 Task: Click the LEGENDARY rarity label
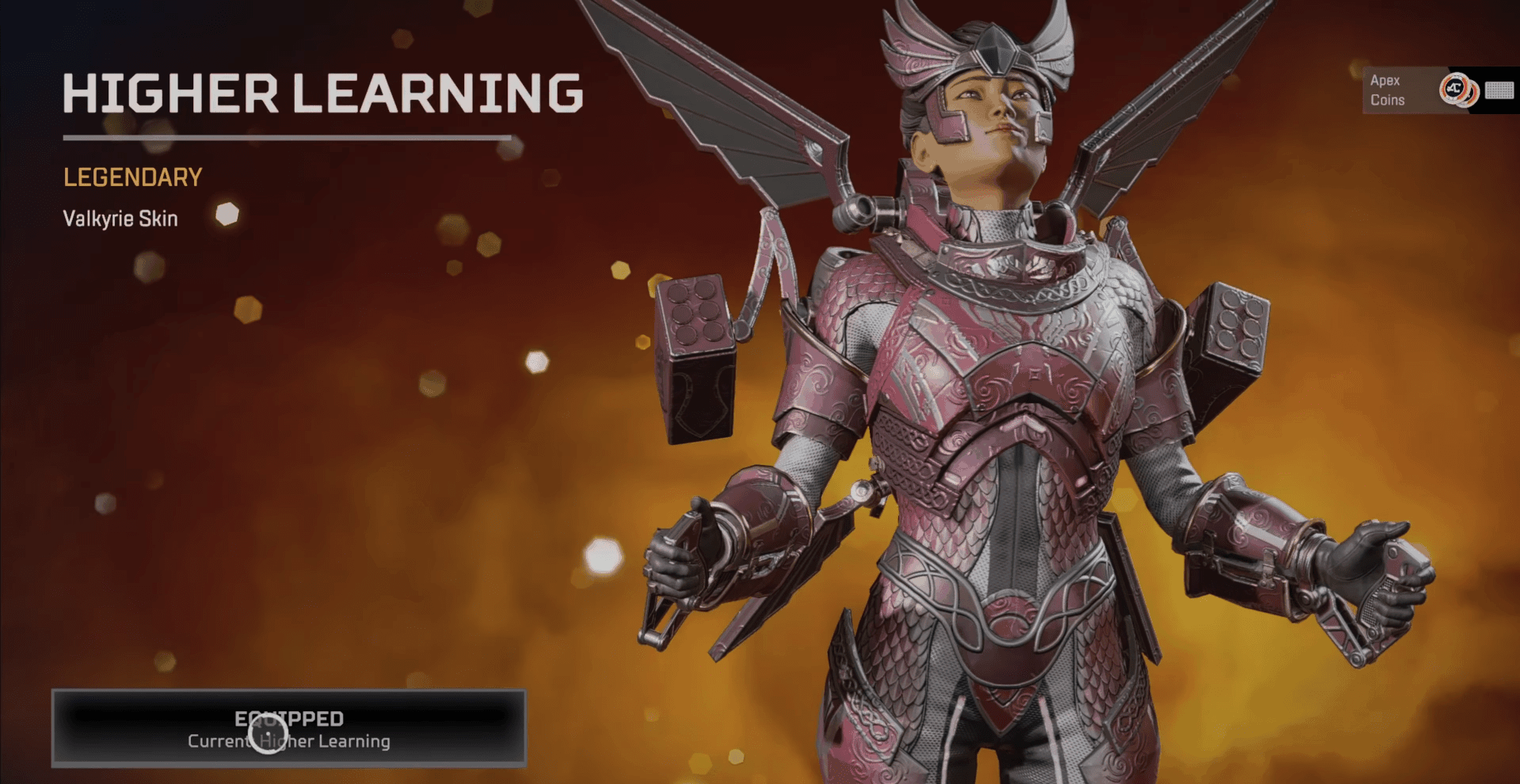tap(132, 177)
